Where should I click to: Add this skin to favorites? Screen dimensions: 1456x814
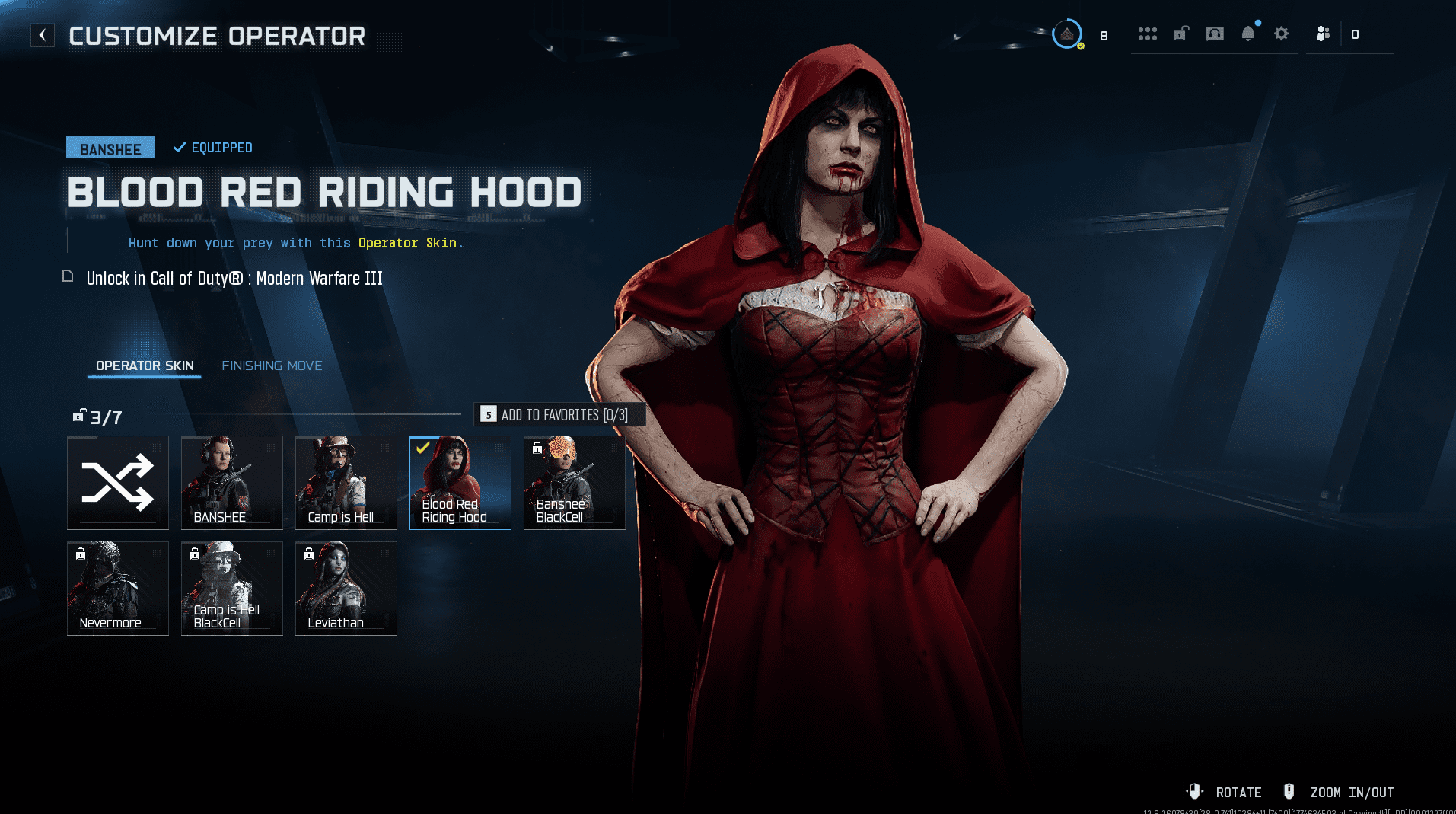[559, 414]
